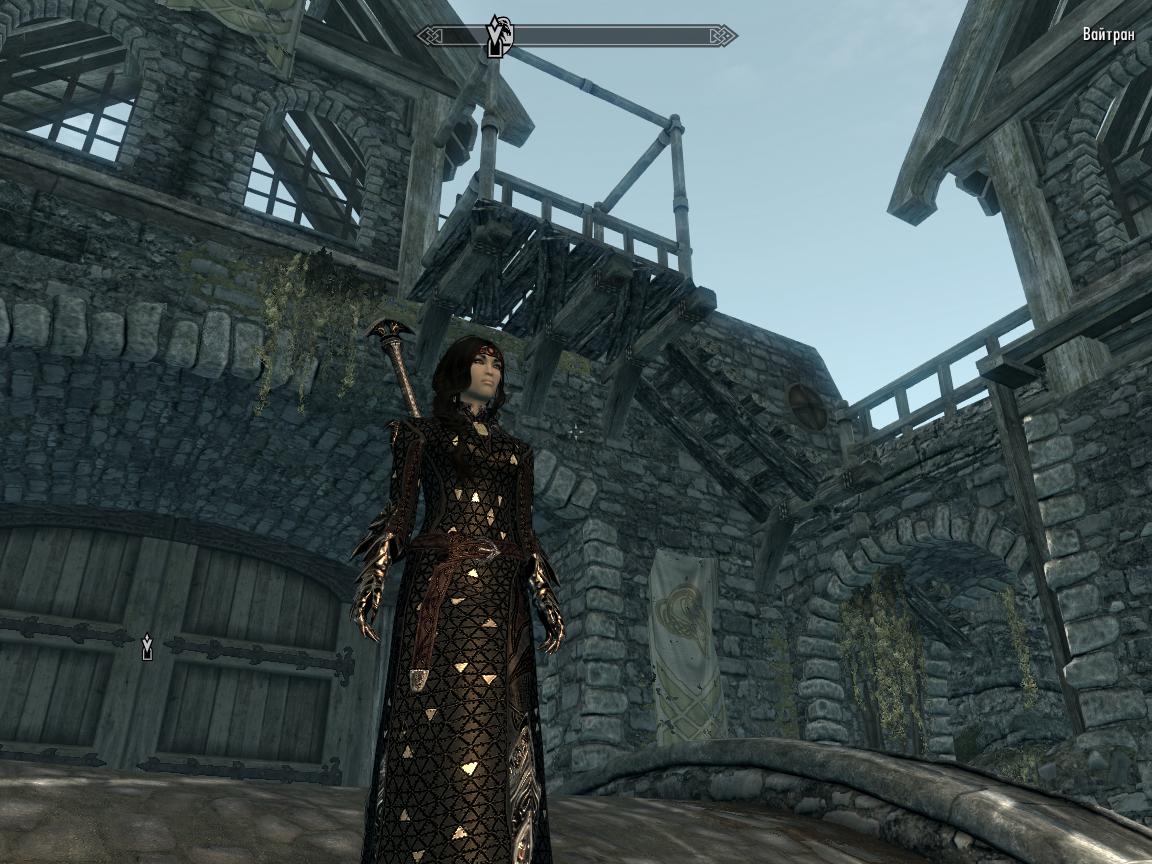
Task: Select the floating door marker icon
Action: tap(148, 647)
